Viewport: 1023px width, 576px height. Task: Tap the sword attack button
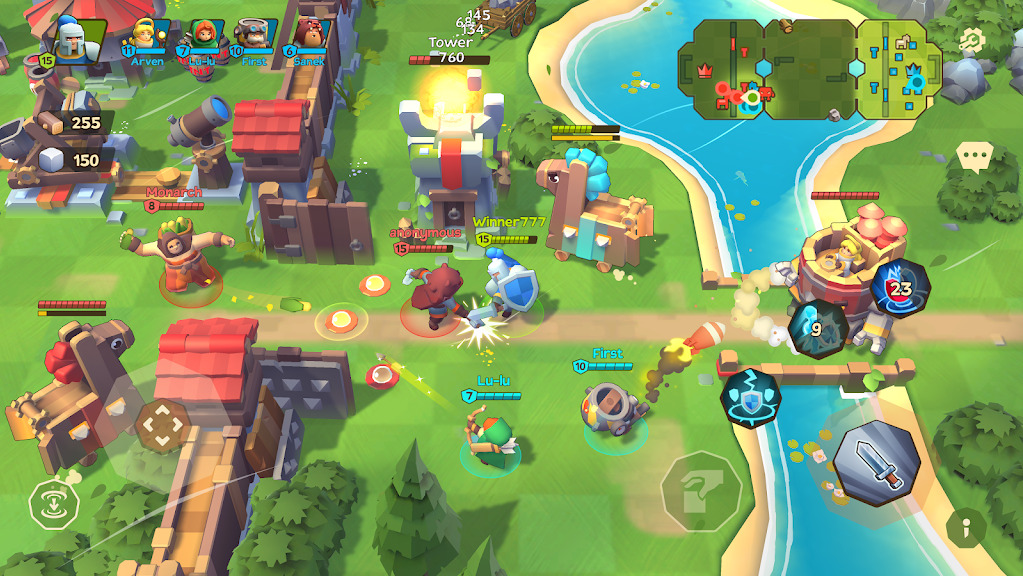(x=877, y=460)
